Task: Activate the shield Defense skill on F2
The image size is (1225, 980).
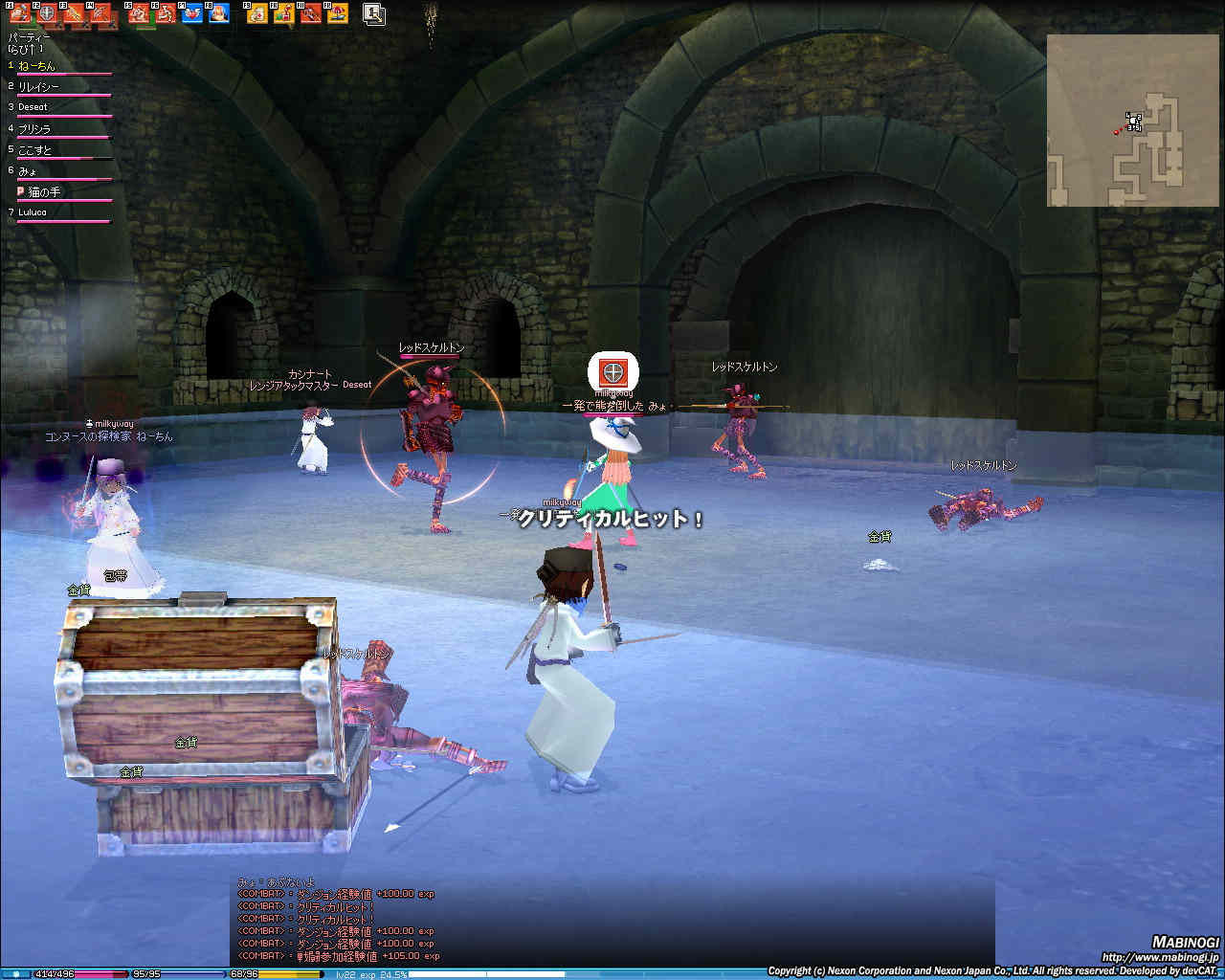Action: [x=47, y=13]
